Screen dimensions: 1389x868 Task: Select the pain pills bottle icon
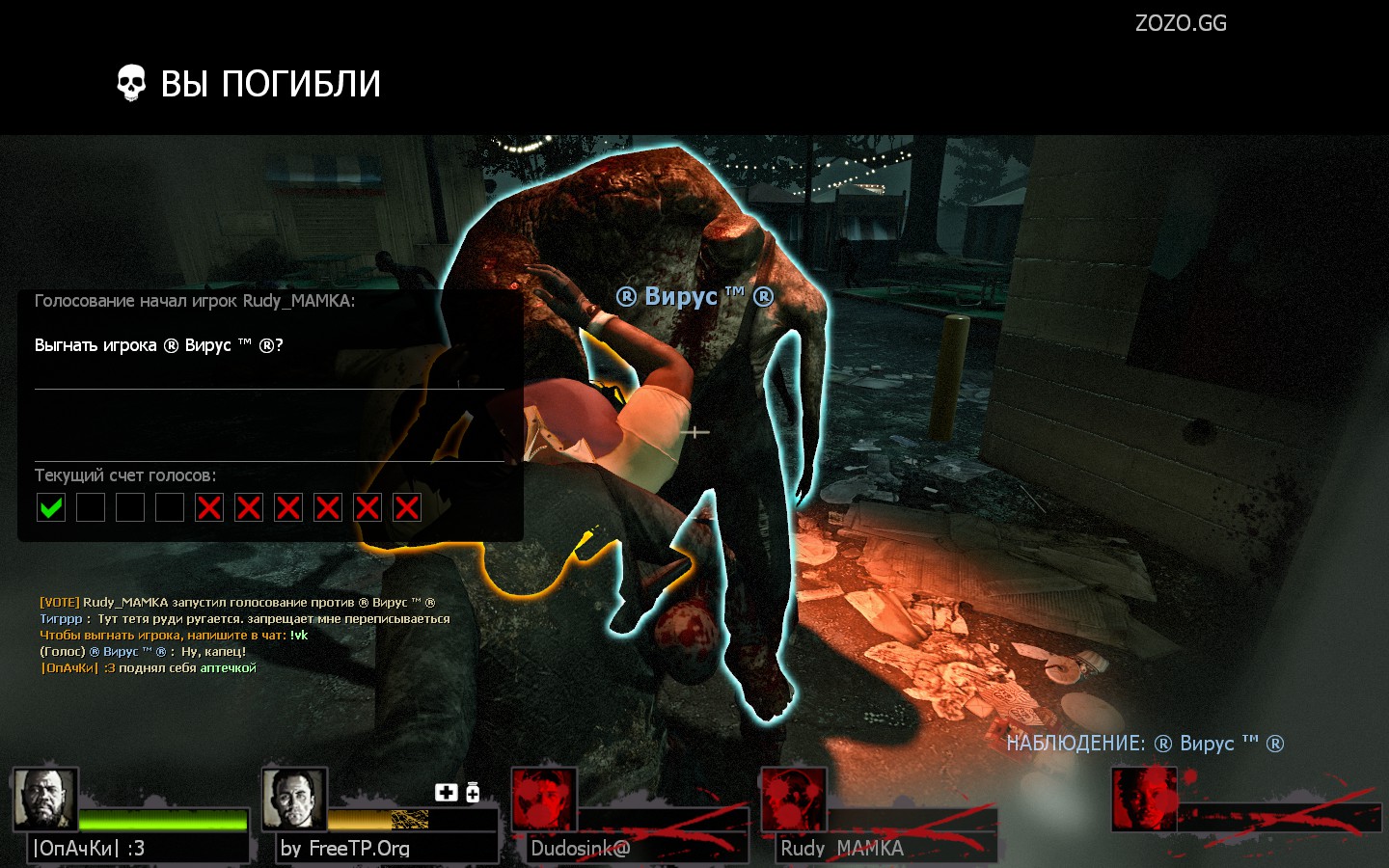473,792
